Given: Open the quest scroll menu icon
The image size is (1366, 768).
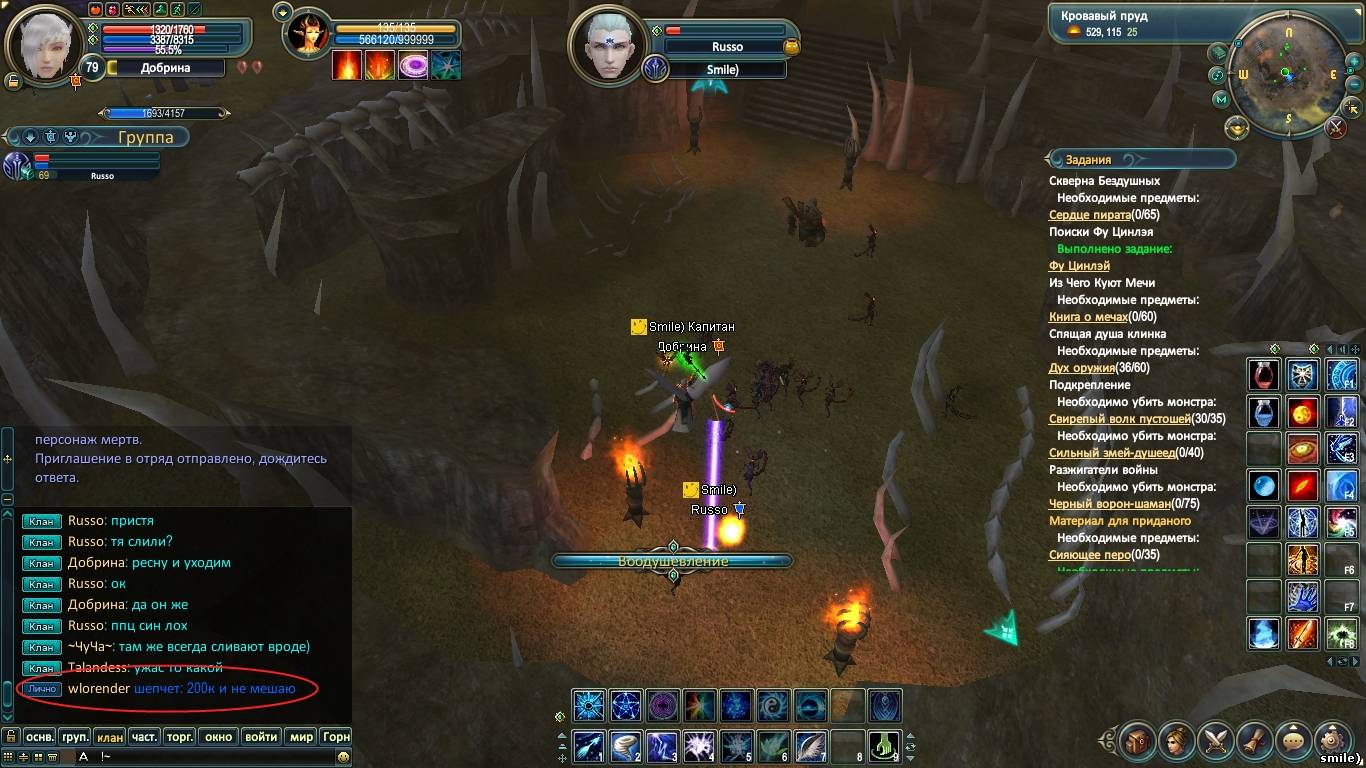Looking at the screenshot, I should click(x=1255, y=741).
